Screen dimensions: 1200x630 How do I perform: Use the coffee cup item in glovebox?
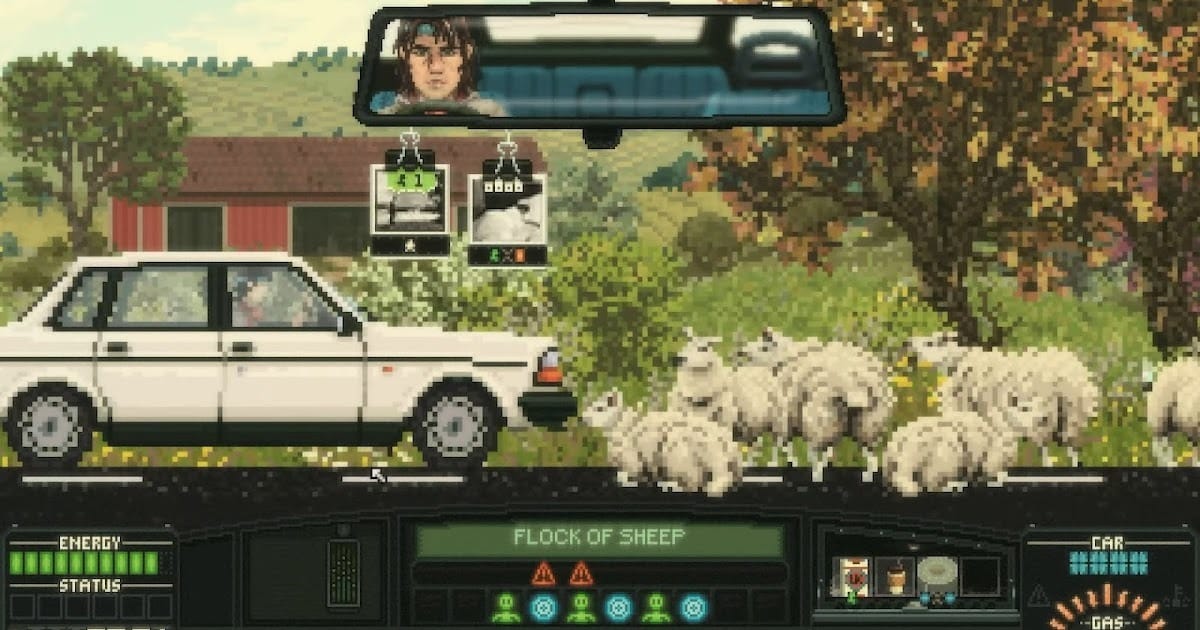pyautogui.click(x=895, y=577)
